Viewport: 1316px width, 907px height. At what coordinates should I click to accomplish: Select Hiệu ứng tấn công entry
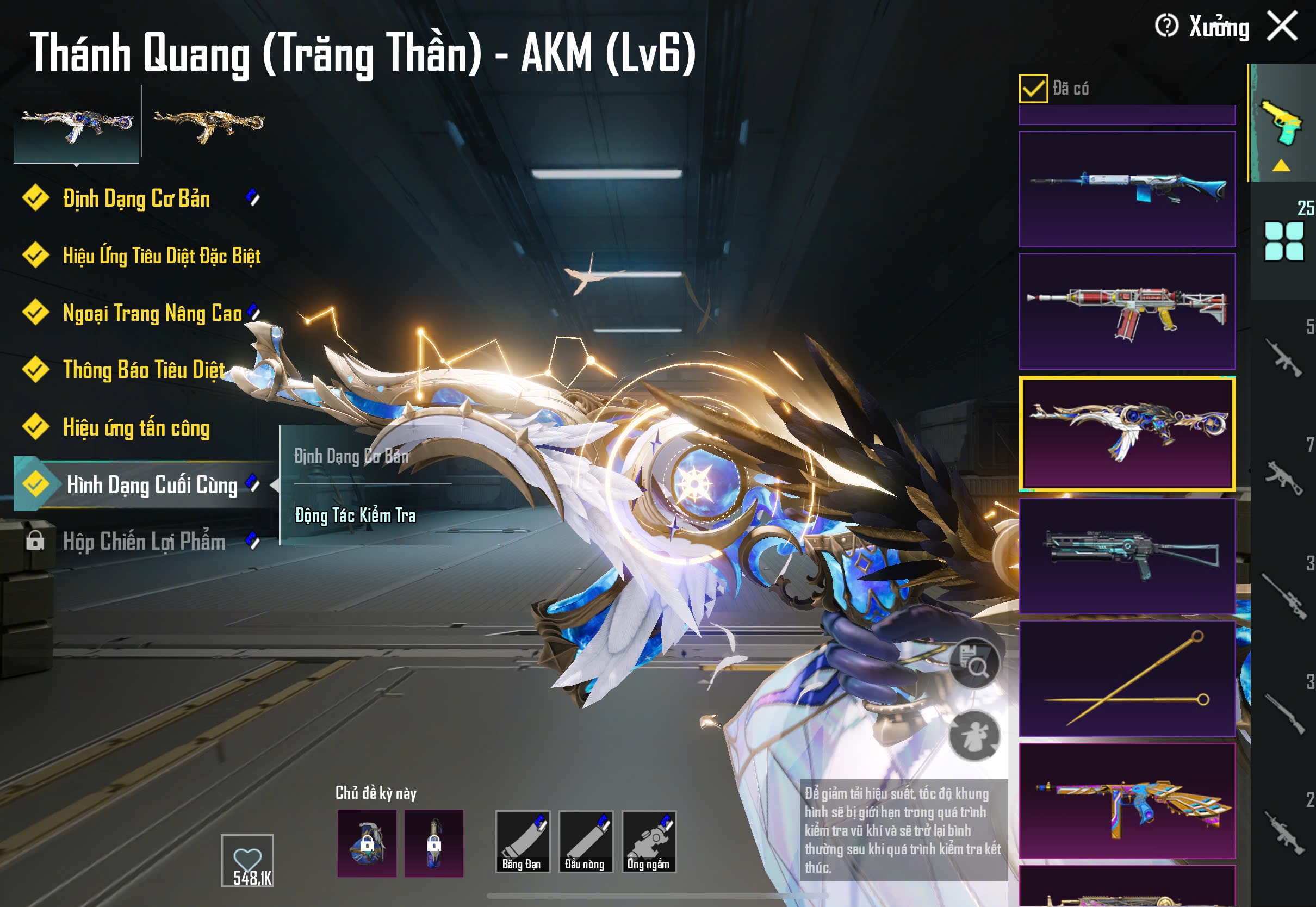tap(136, 427)
